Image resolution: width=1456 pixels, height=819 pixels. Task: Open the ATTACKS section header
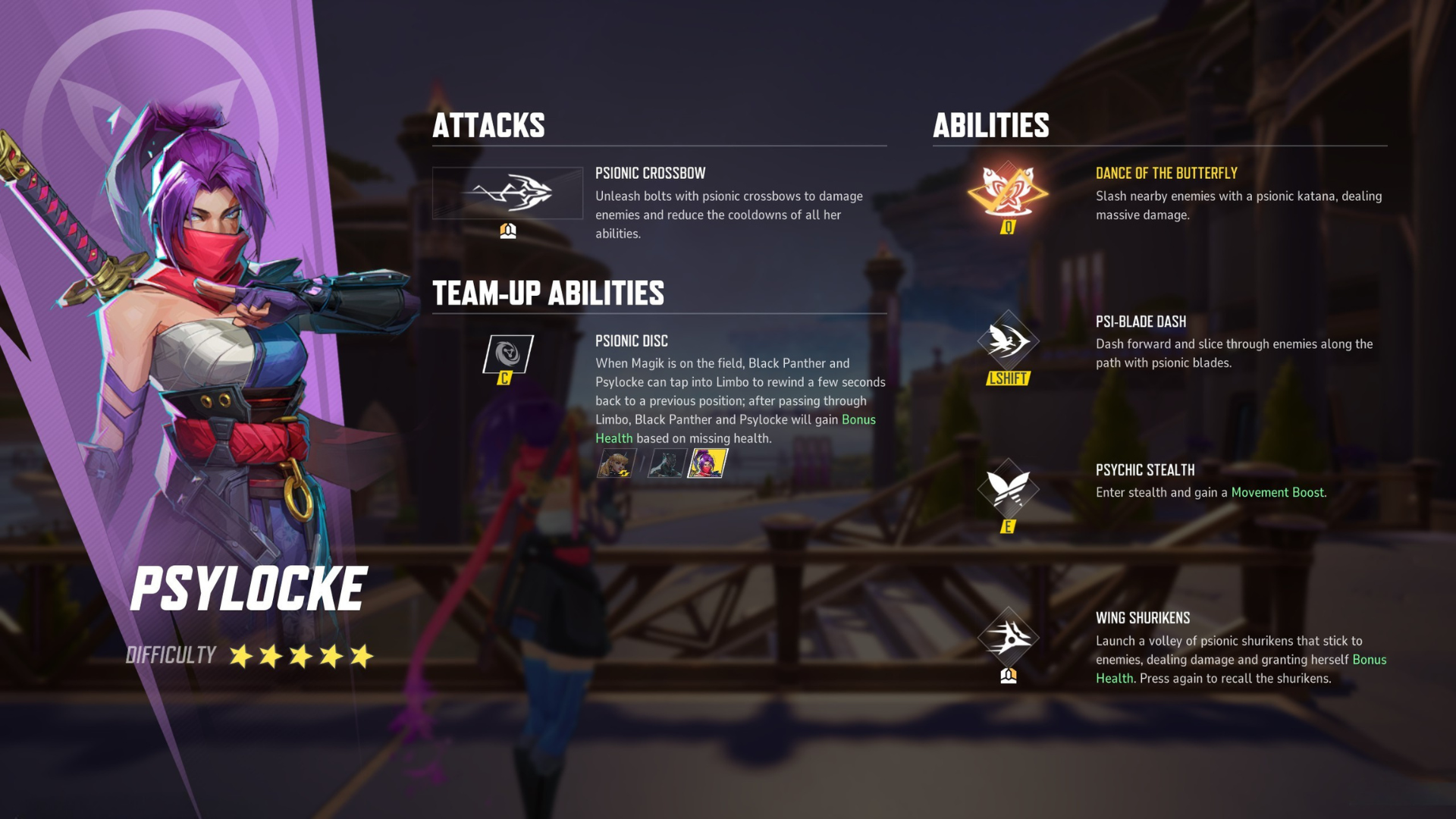coord(489,125)
